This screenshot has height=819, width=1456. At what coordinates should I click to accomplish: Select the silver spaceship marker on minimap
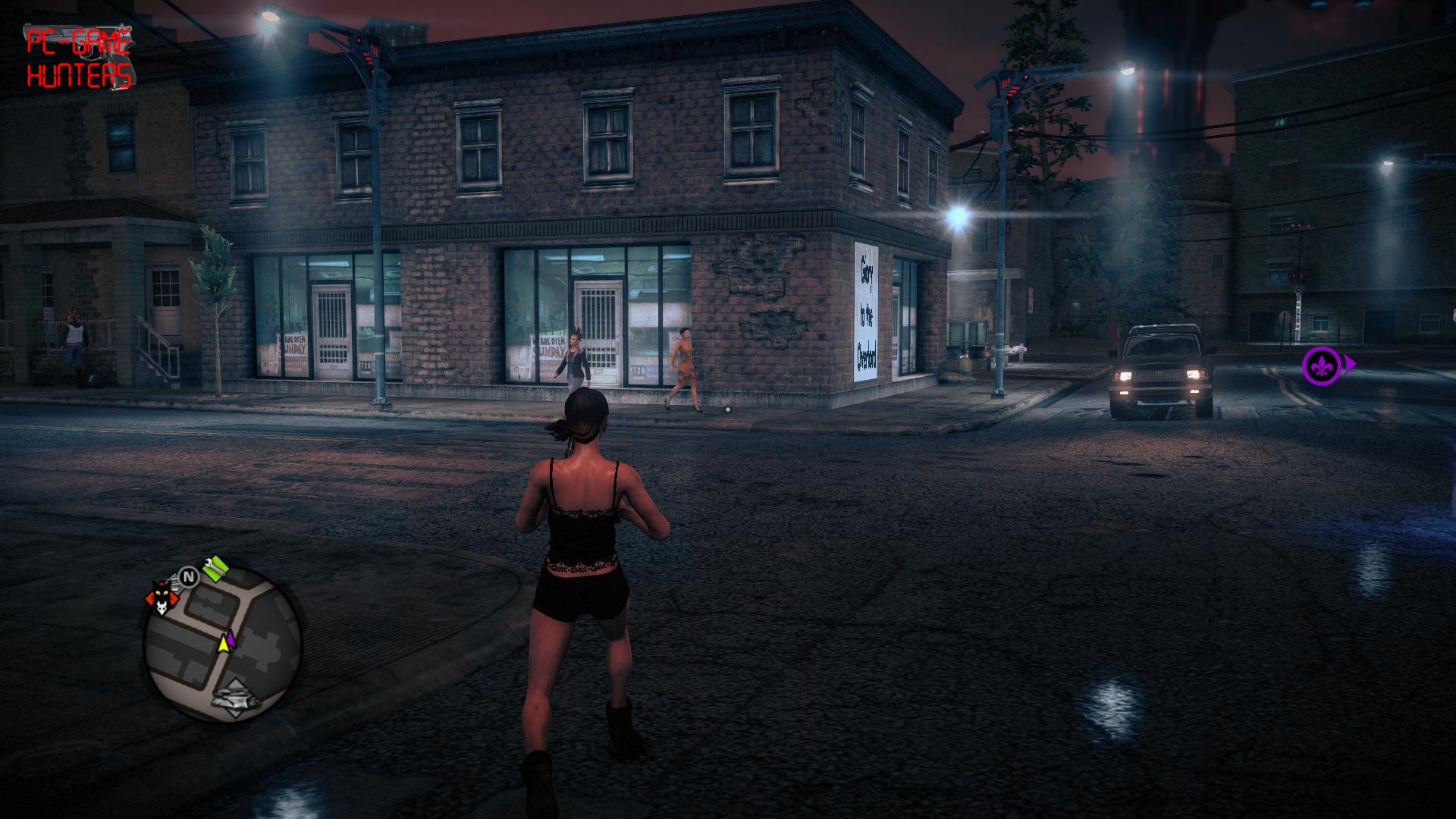[x=236, y=699]
